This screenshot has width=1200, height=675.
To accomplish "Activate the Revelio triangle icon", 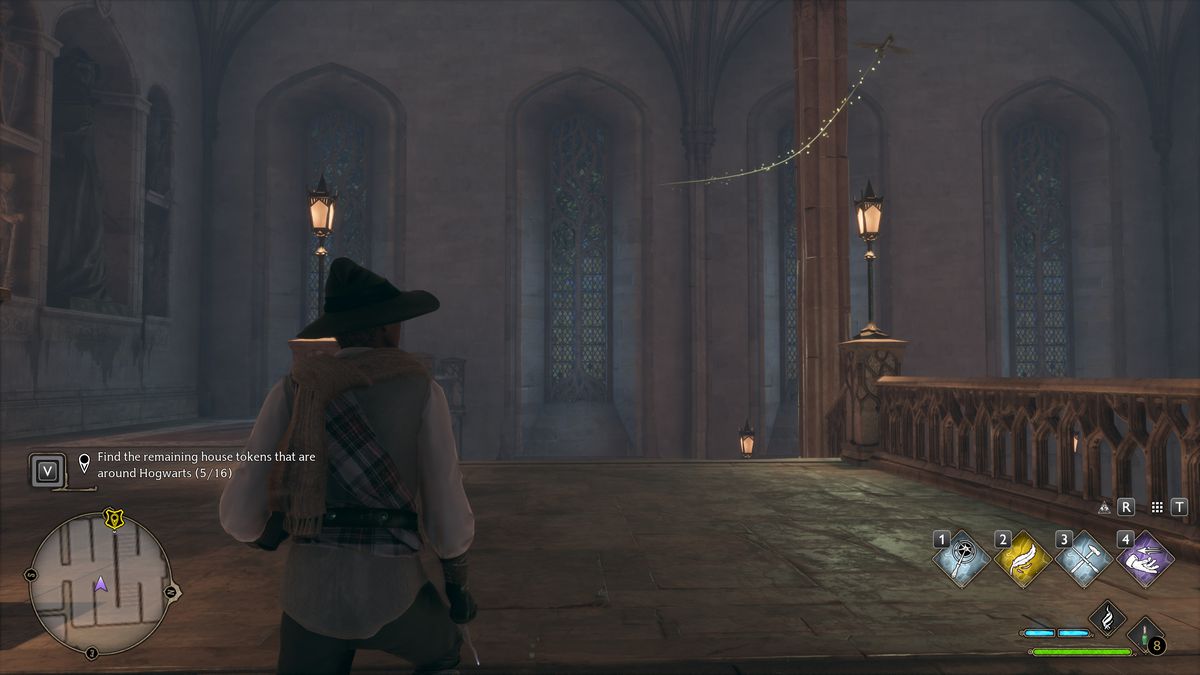I will tap(1105, 508).
